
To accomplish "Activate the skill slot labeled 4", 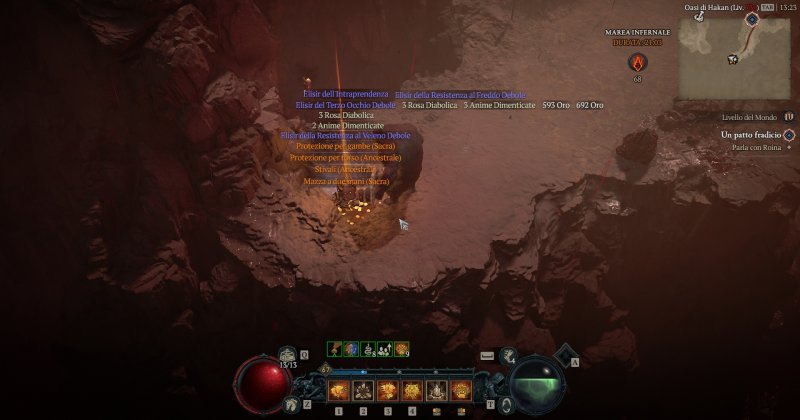I will [x=411, y=390].
